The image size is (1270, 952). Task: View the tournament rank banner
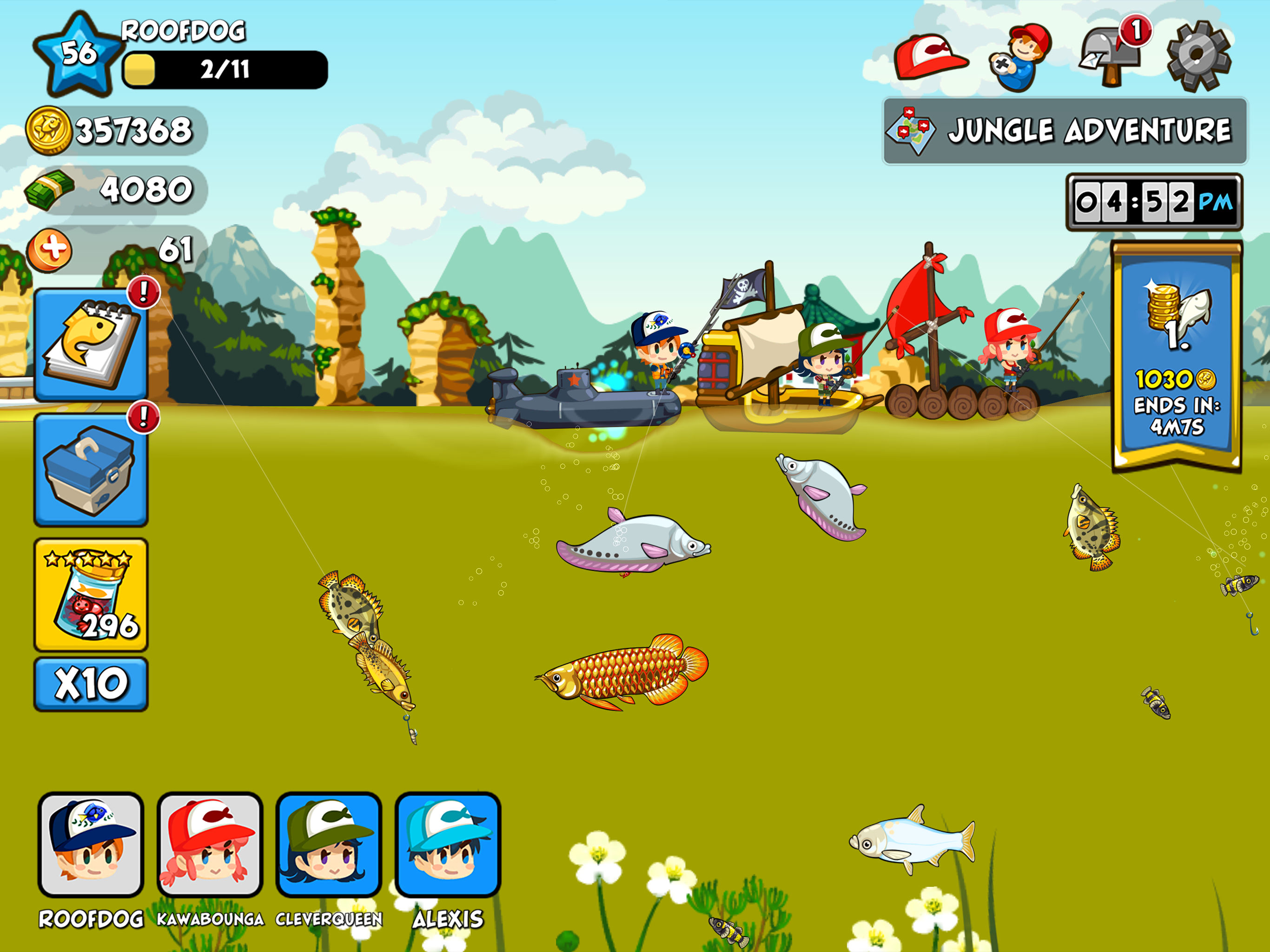click(1177, 356)
